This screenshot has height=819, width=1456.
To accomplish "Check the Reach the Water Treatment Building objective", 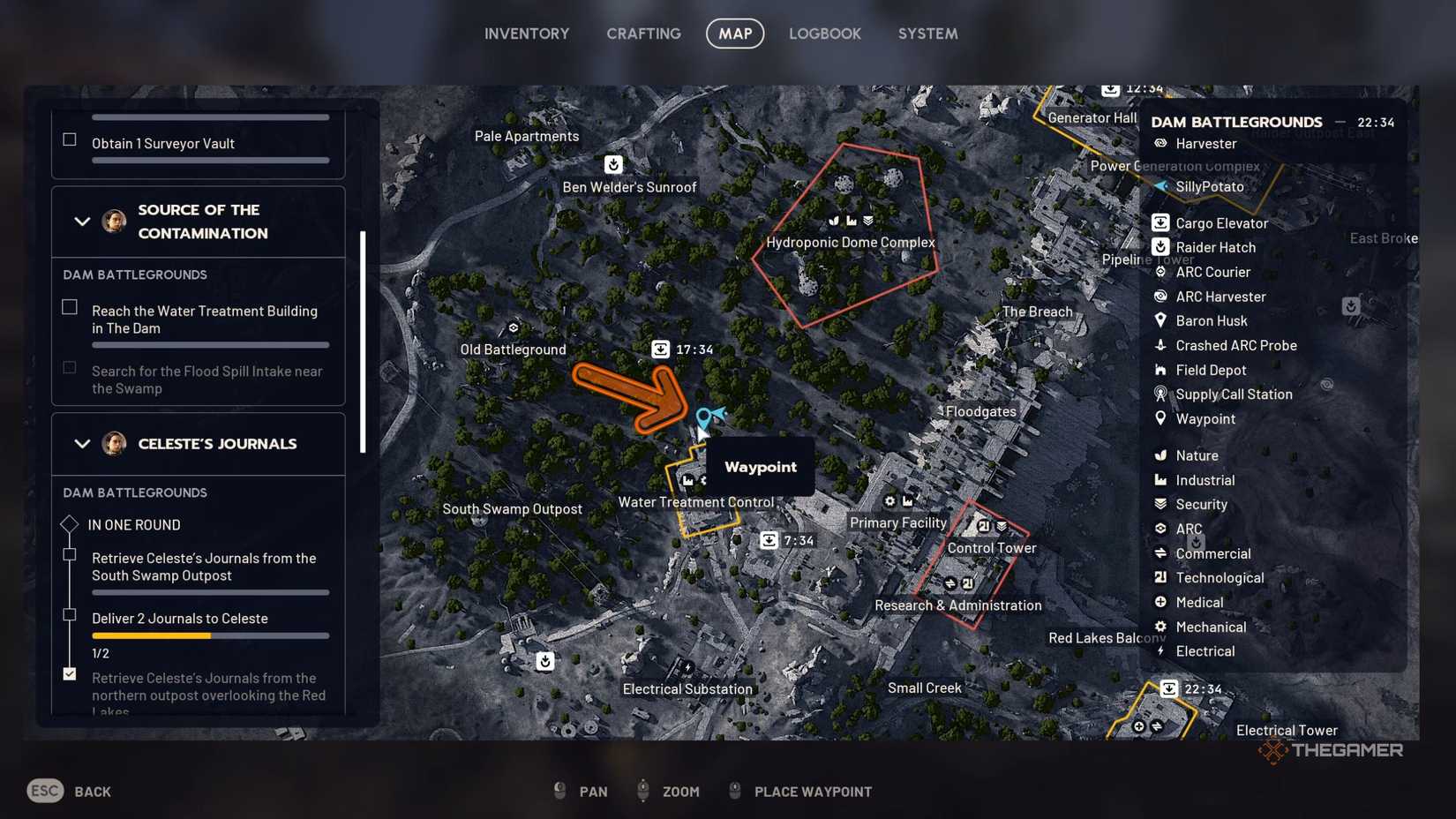I will click(x=69, y=306).
